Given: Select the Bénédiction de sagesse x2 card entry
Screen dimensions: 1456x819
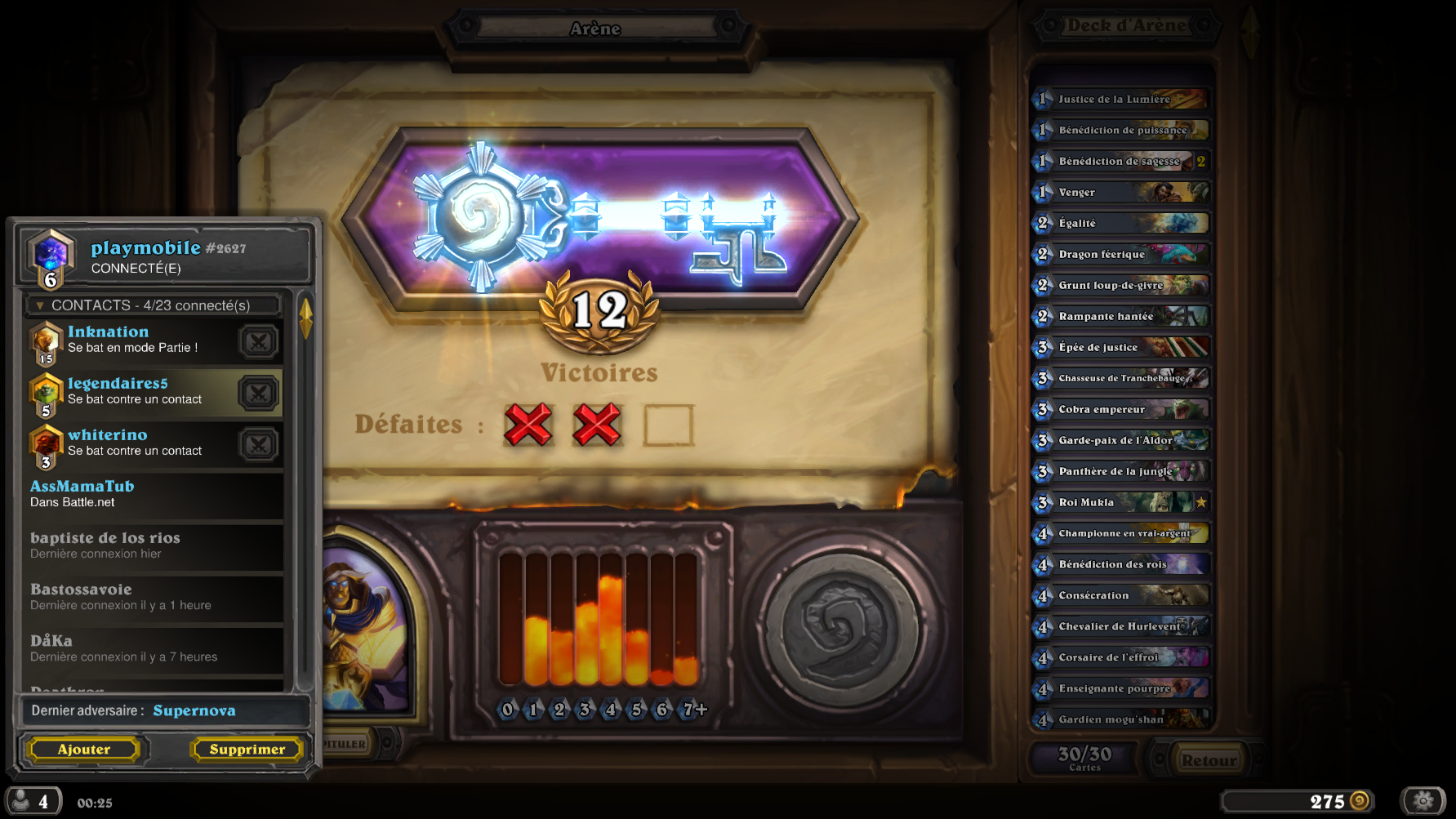Looking at the screenshot, I should (x=1119, y=161).
